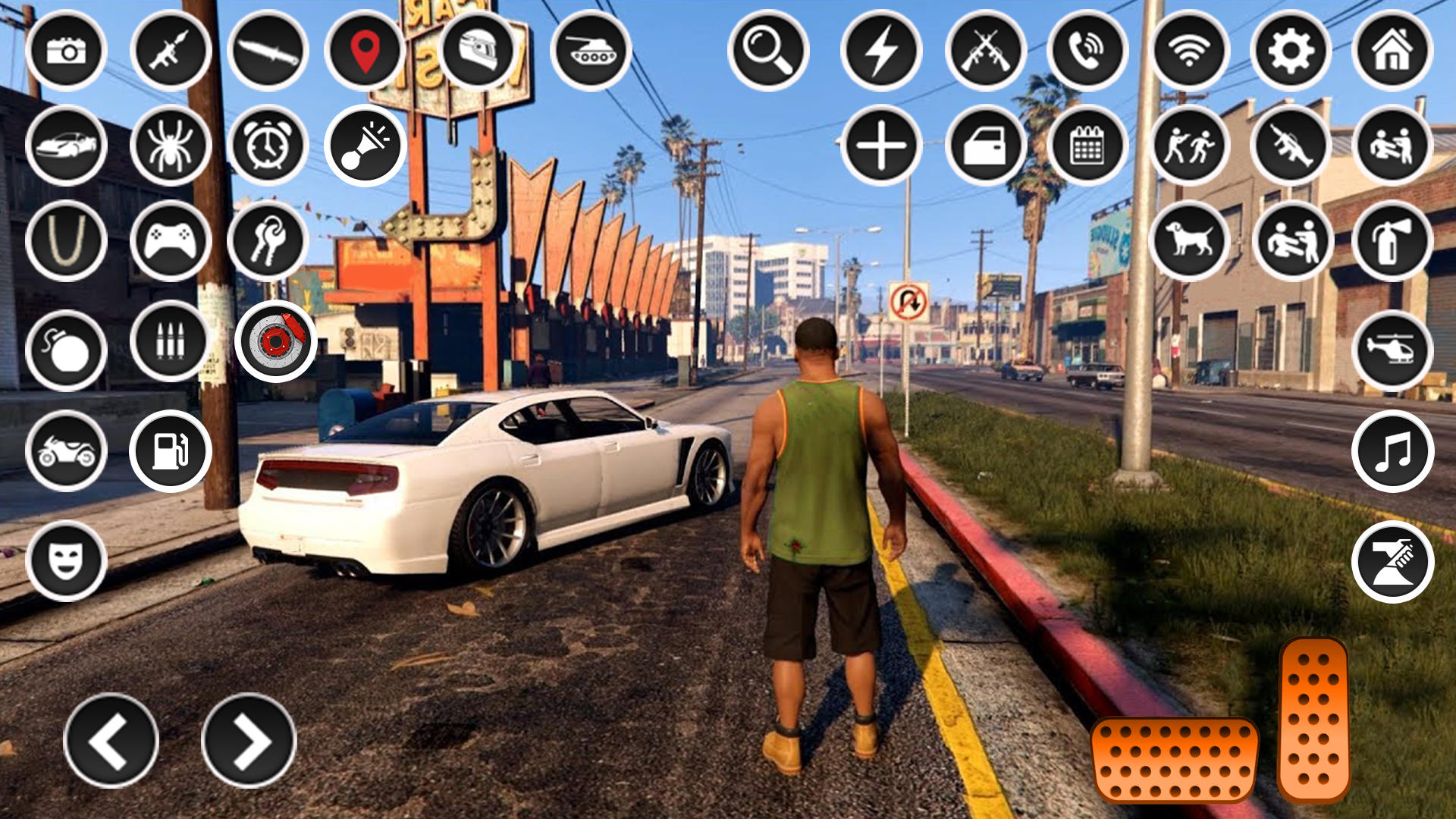Image resolution: width=1456 pixels, height=819 pixels.
Task: Spawn the tank vehicle icon
Action: (591, 51)
